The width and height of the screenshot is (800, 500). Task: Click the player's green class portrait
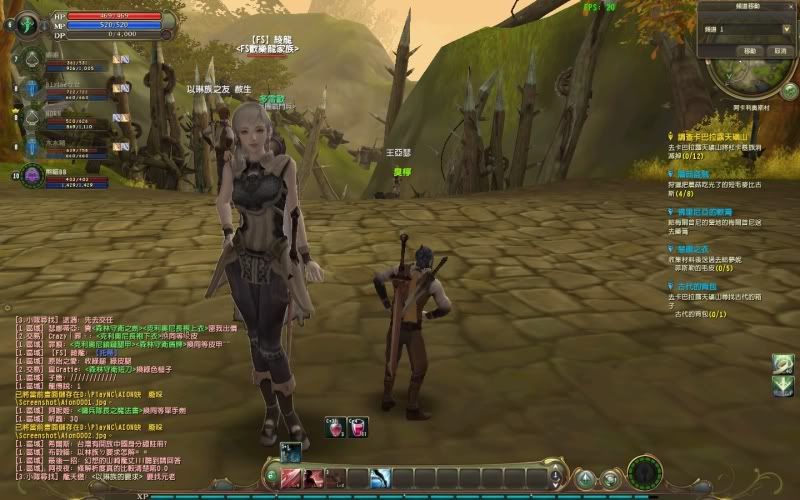[x=27, y=23]
